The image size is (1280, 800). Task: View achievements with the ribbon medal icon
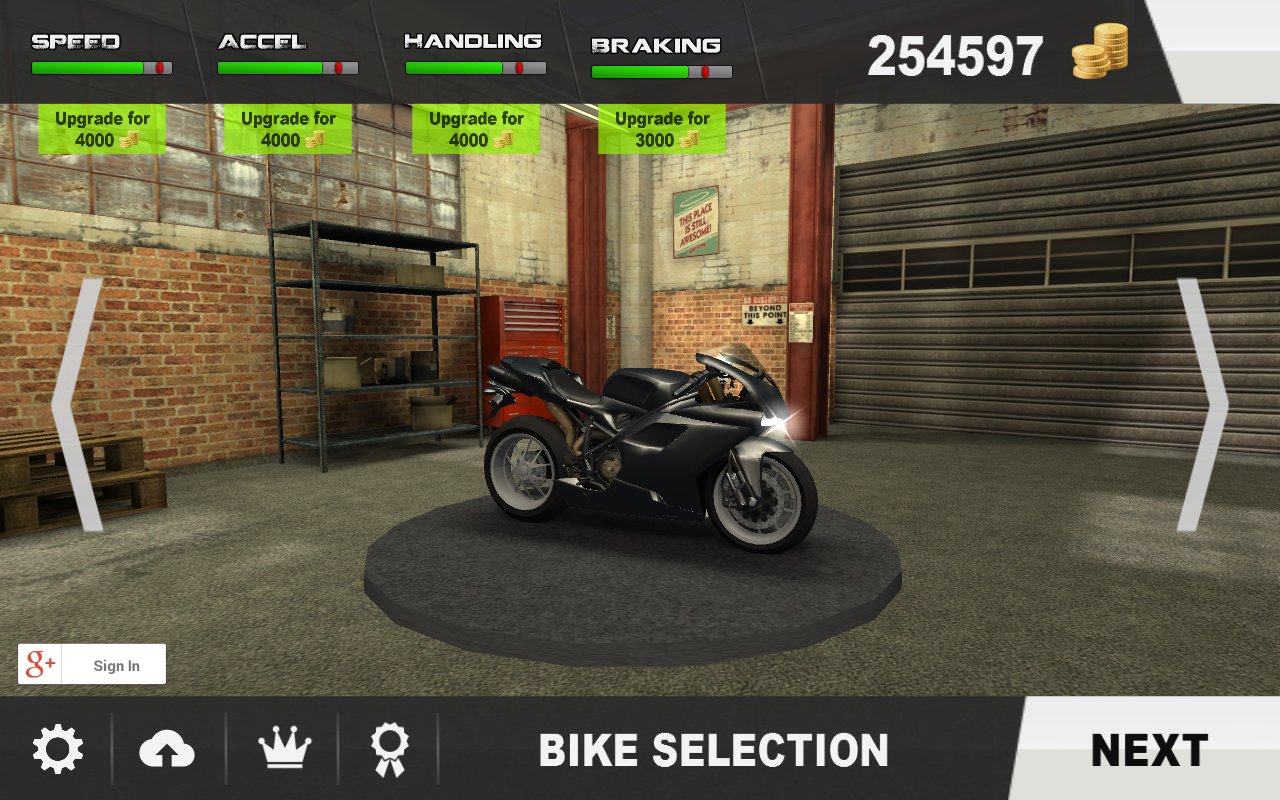tap(388, 750)
